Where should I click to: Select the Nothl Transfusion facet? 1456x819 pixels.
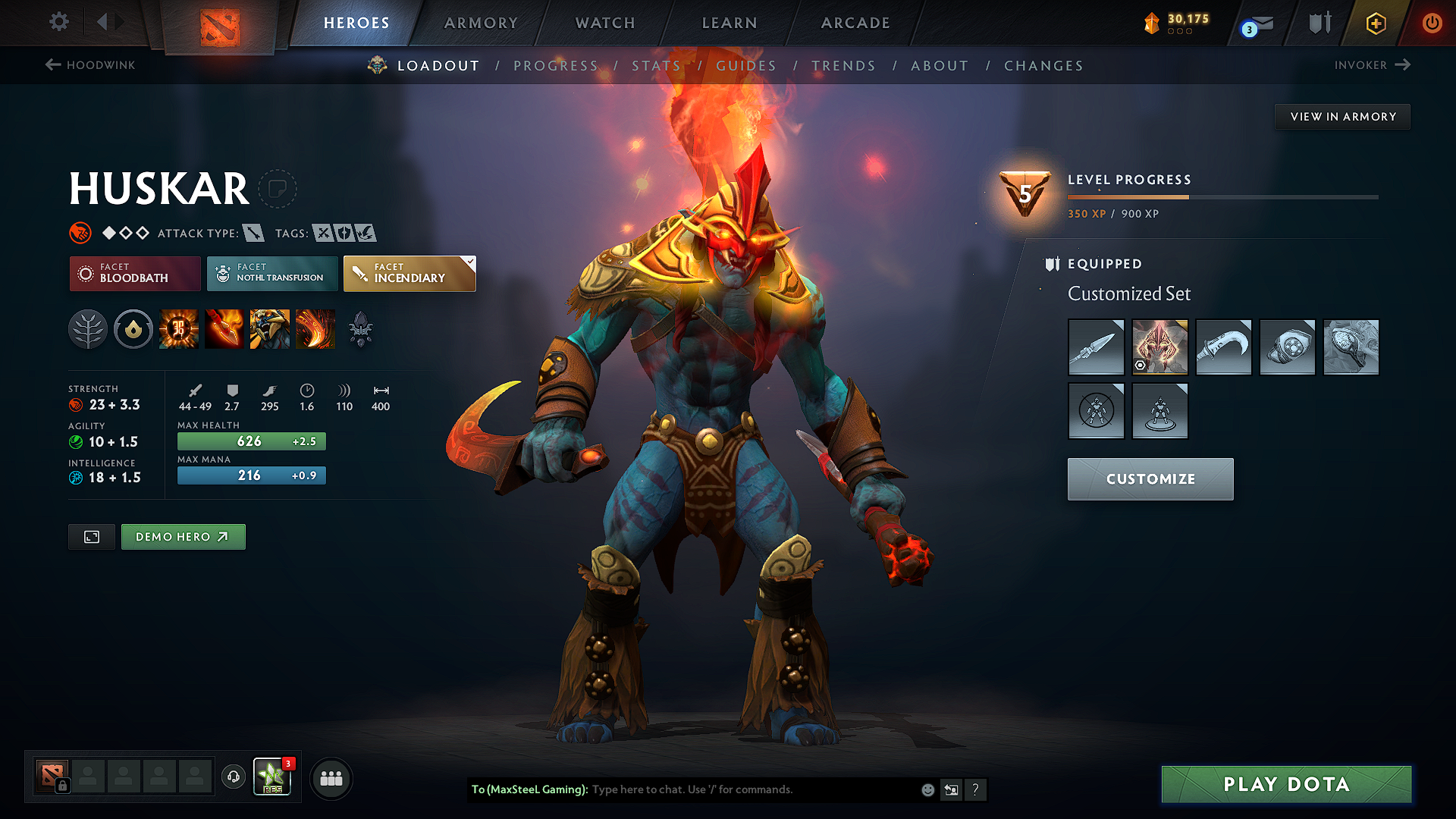click(x=272, y=274)
